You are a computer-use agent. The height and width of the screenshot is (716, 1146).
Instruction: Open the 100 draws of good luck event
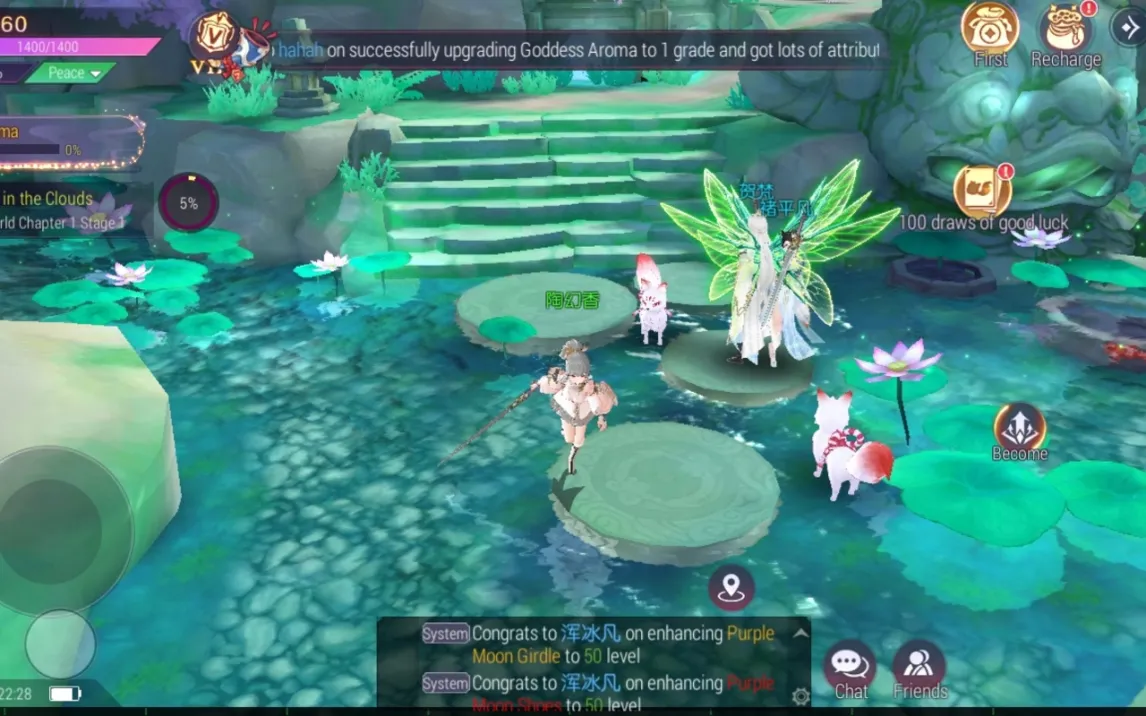coord(982,191)
